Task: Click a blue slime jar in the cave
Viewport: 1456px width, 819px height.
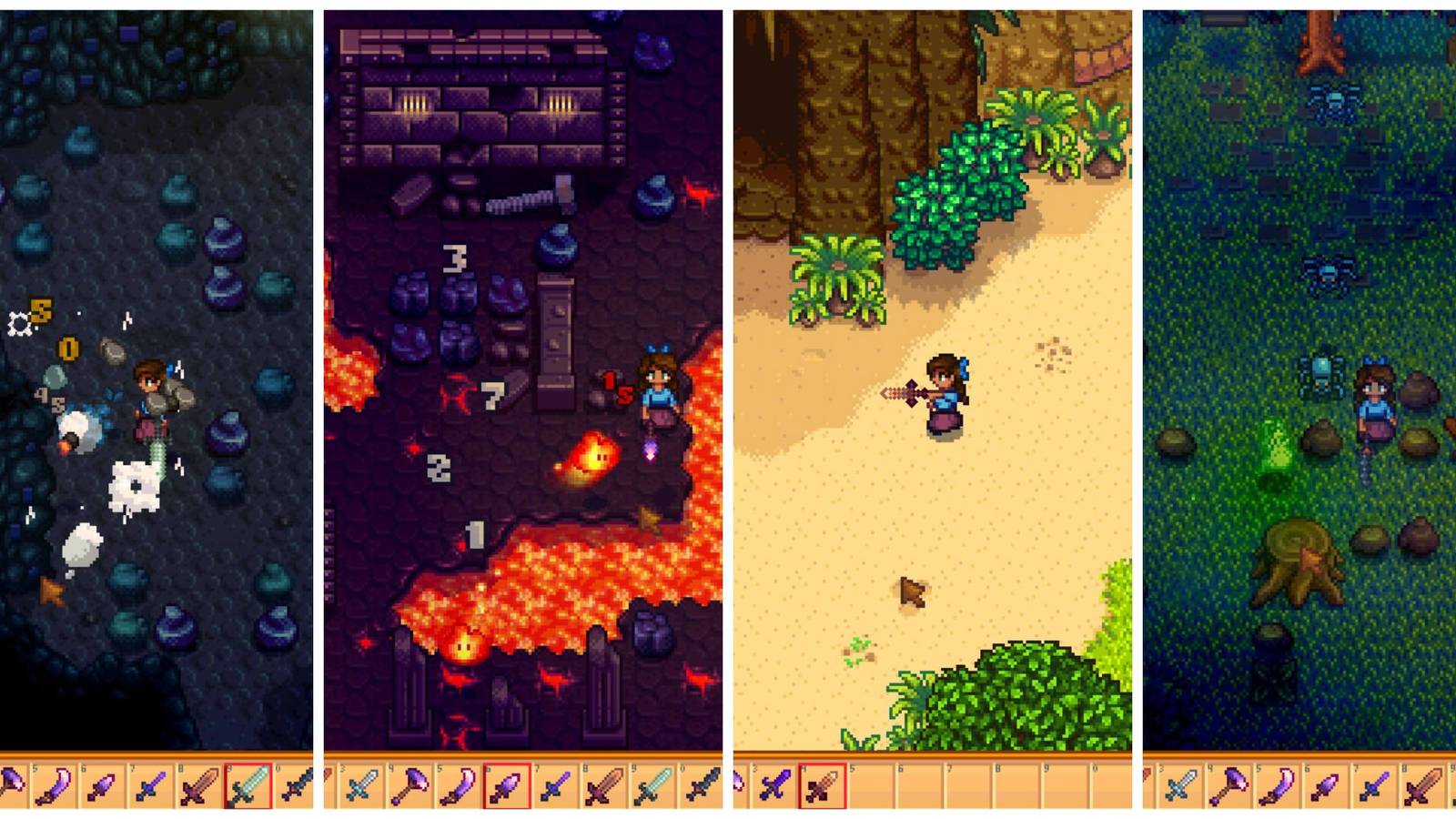Action: (x=223, y=238)
